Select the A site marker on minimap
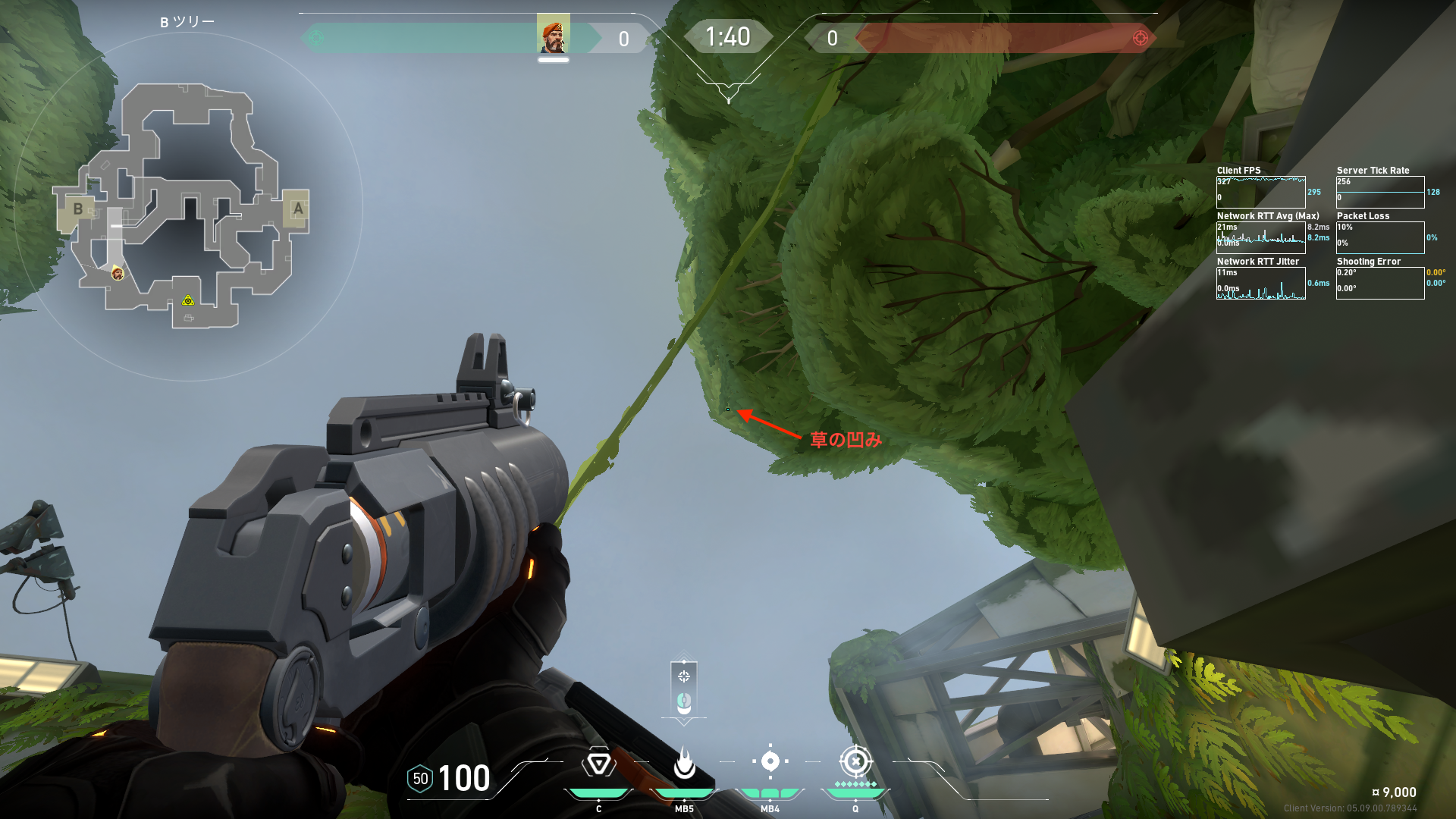This screenshot has height=819, width=1456. click(297, 209)
